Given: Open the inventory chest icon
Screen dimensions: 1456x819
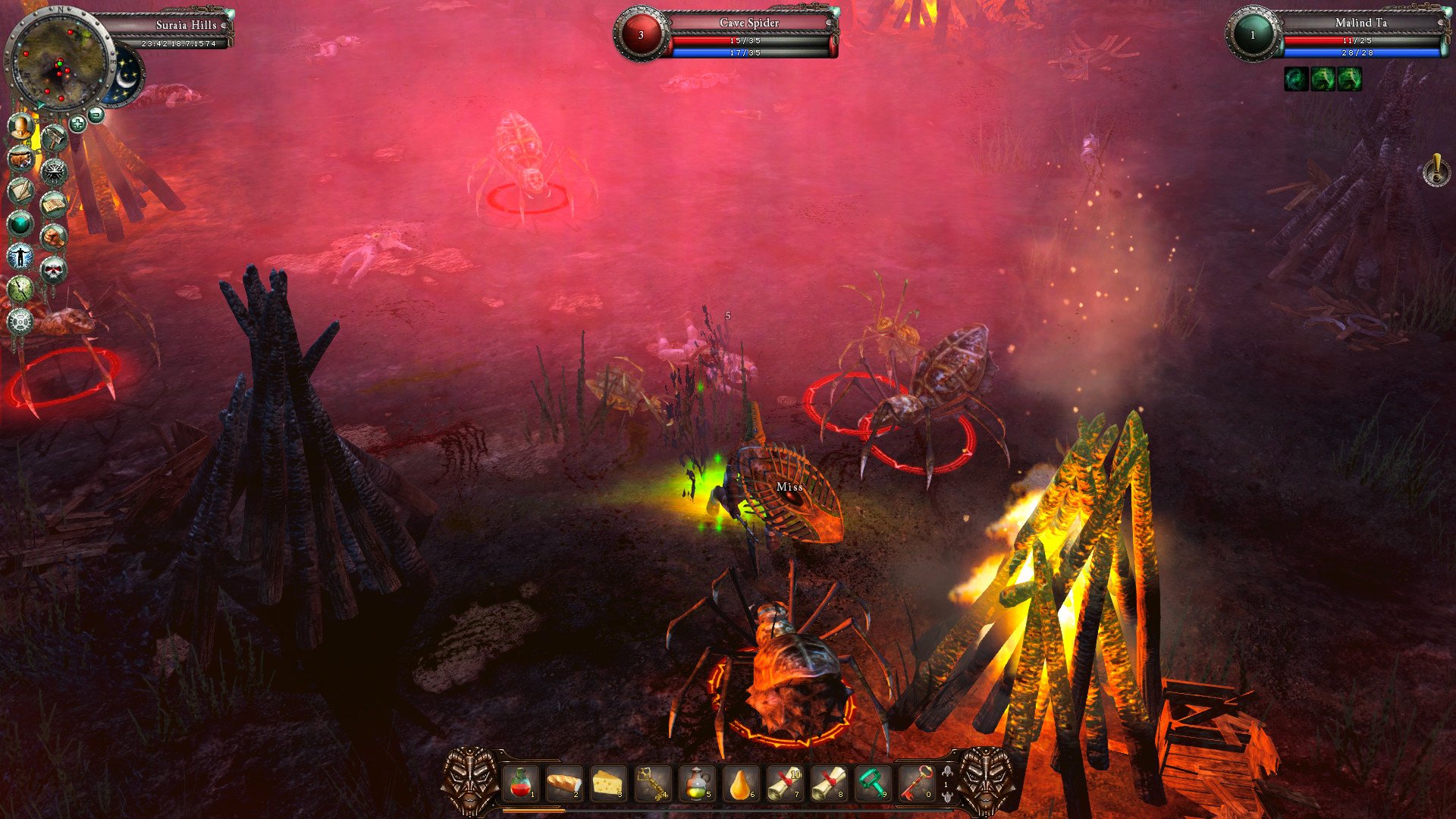Looking at the screenshot, I should click(20, 158).
